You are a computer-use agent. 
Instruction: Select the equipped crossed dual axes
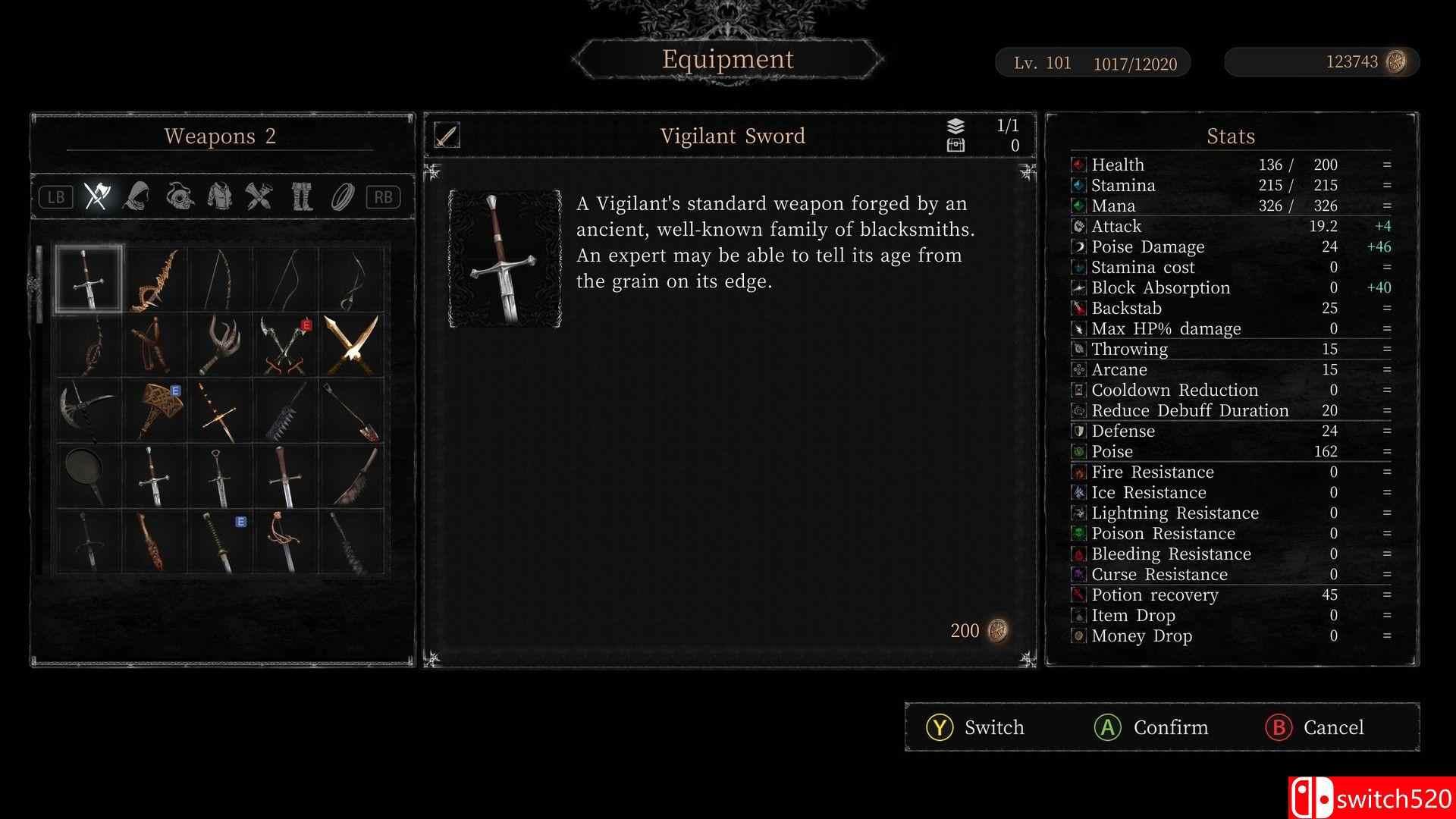coord(286,345)
